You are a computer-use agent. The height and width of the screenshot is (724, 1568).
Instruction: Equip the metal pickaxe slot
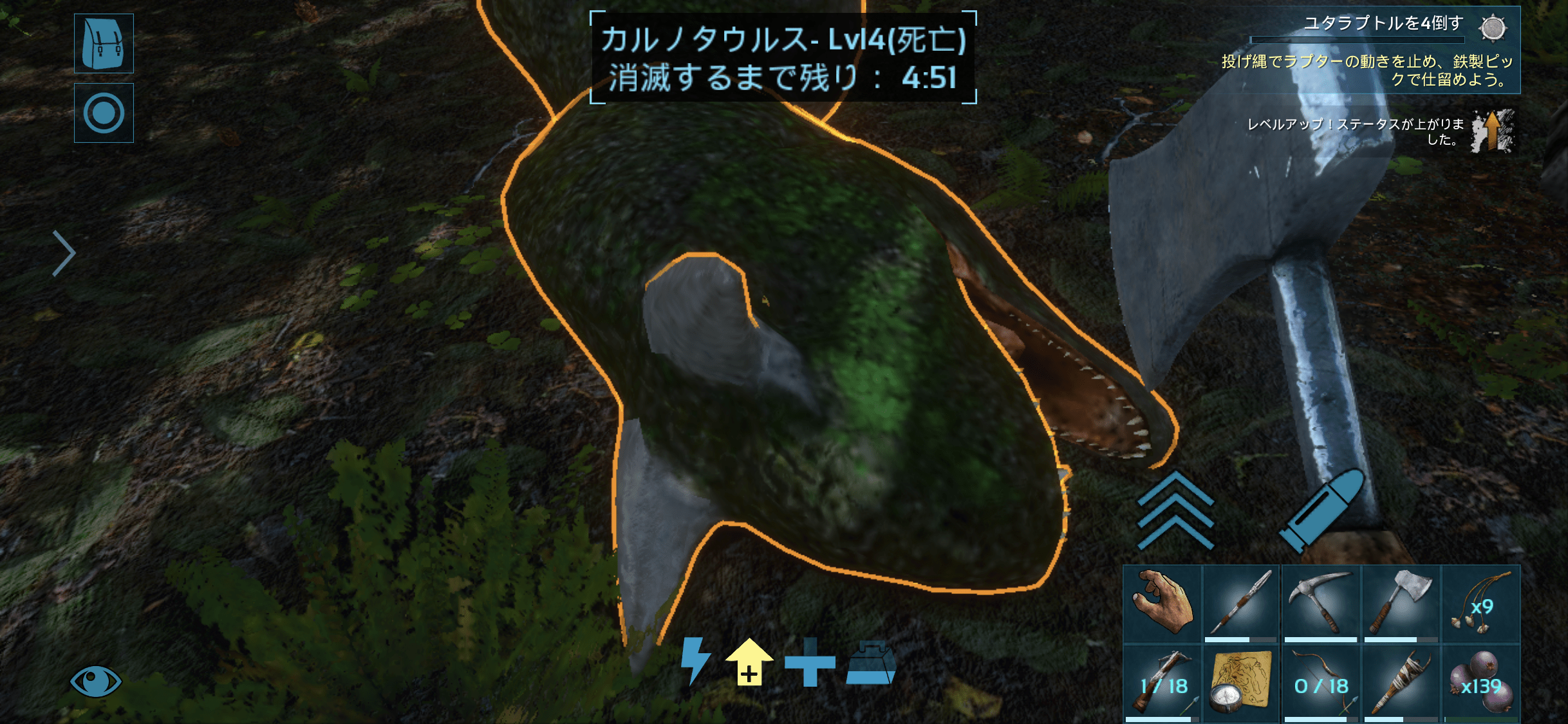coord(1321,604)
